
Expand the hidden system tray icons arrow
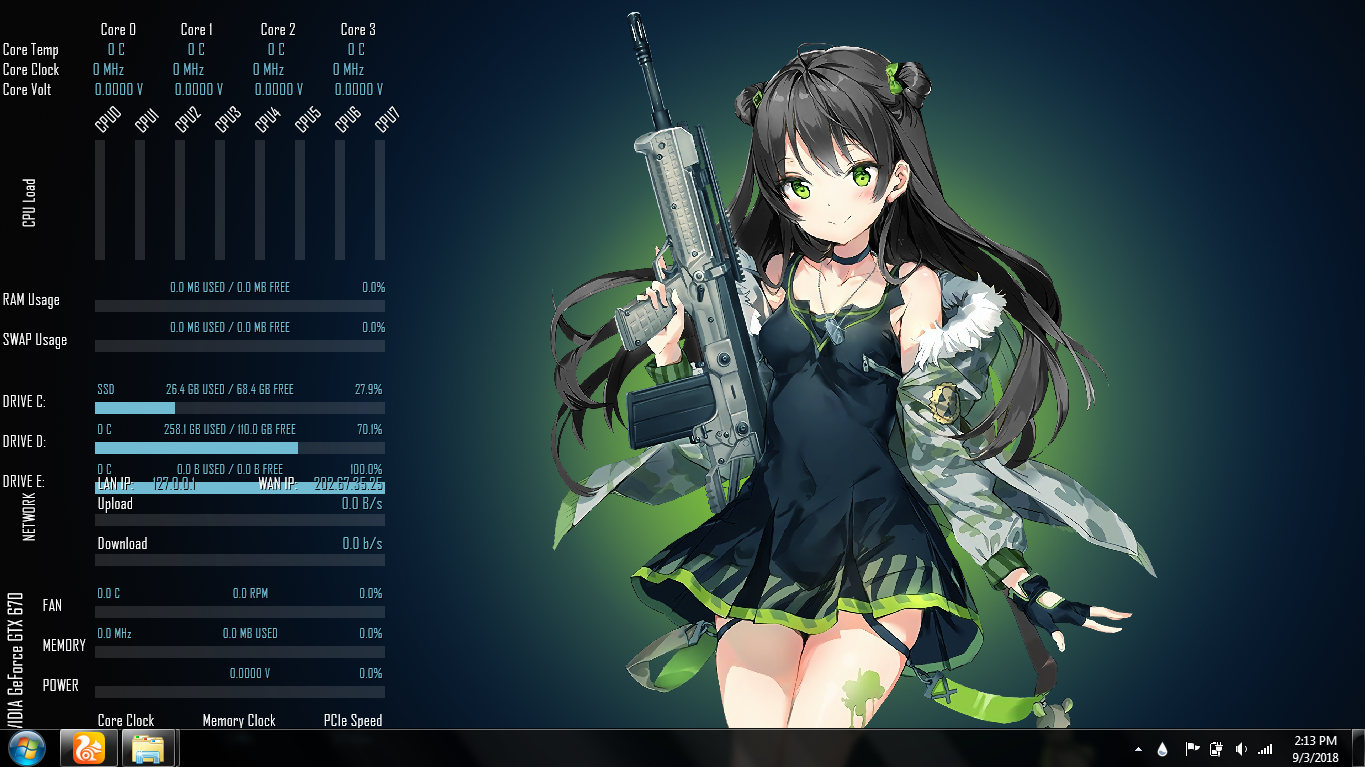pos(1139,748)
